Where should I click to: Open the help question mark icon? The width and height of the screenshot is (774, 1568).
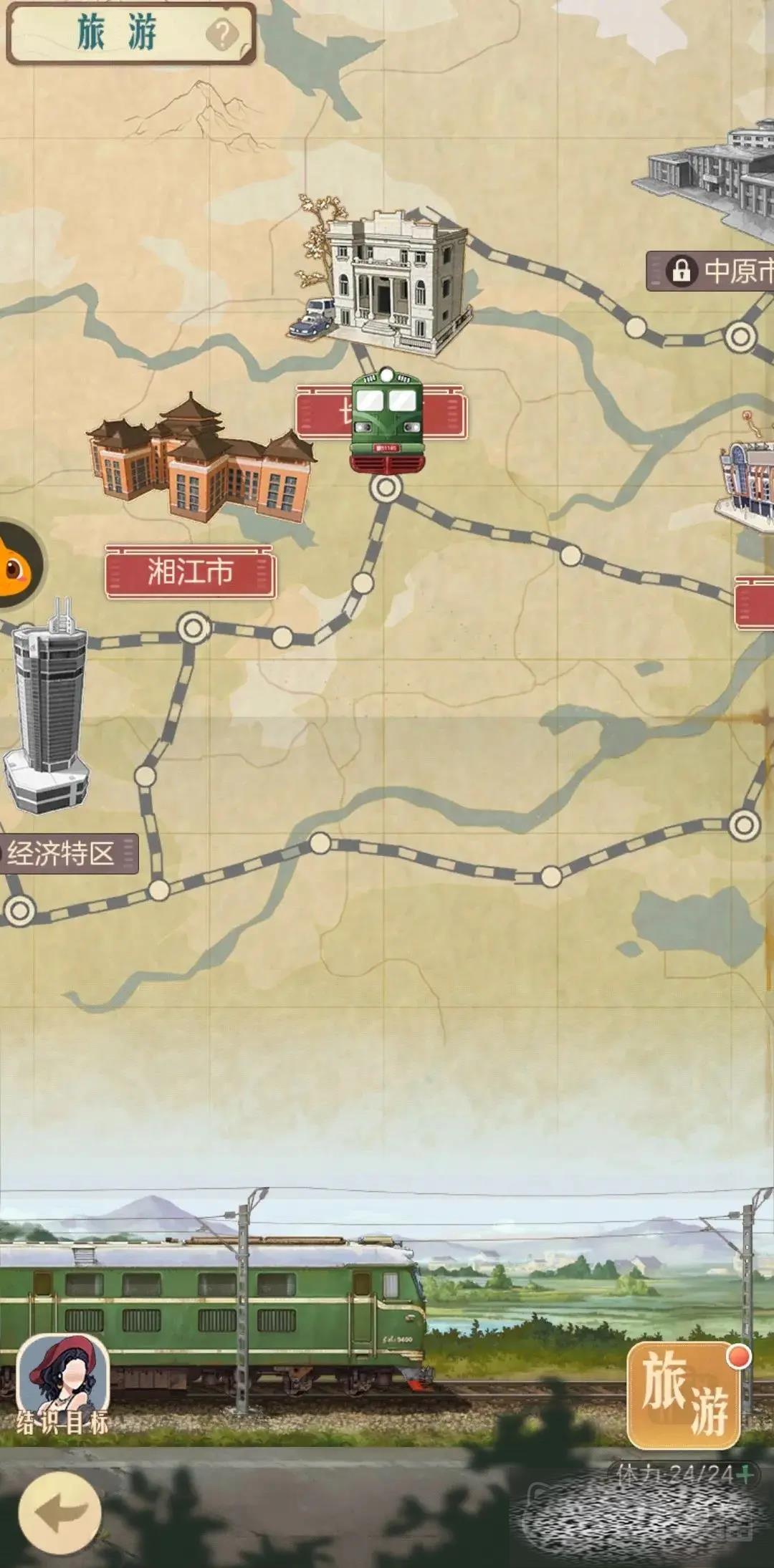pyautogui.click(x=222, y=34)
